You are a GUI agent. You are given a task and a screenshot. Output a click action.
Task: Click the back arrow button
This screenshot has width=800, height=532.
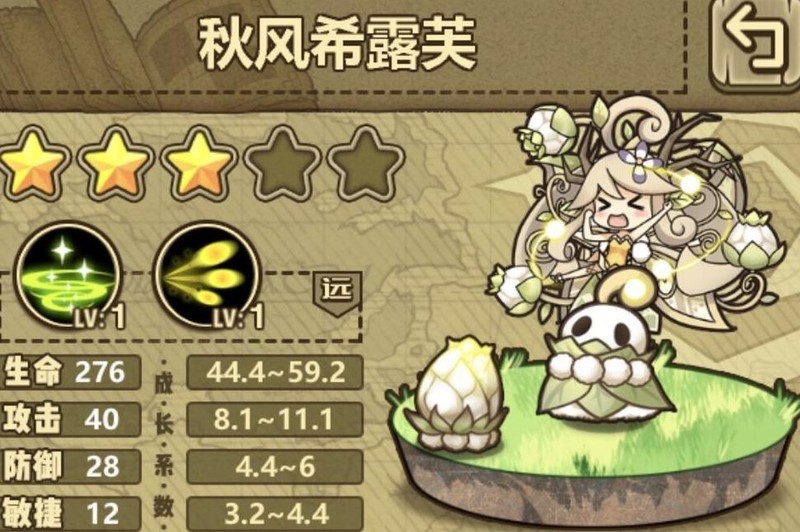(x=755, y=42)
